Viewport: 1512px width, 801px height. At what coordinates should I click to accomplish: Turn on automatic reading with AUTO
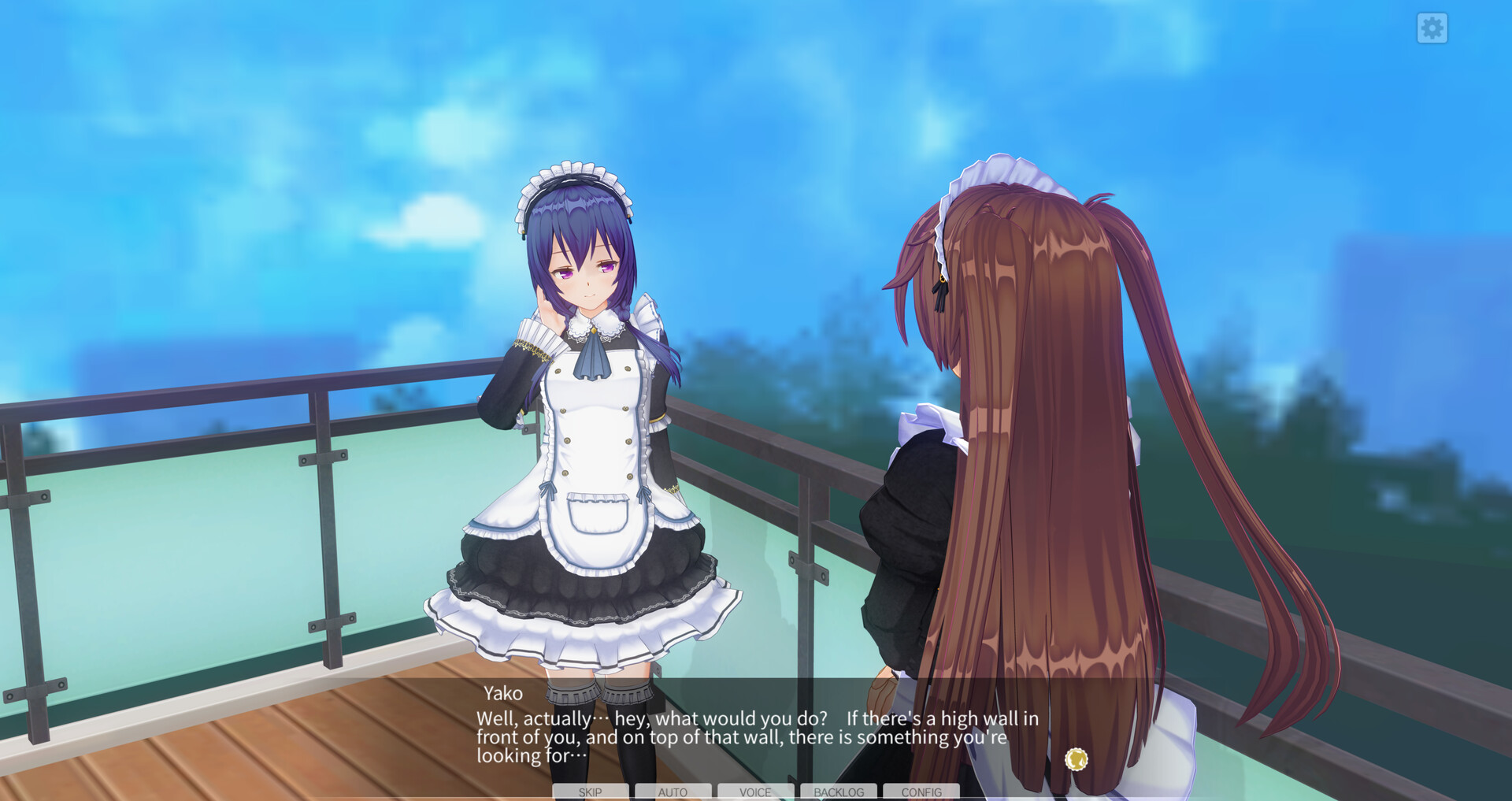tap(673, 792)
